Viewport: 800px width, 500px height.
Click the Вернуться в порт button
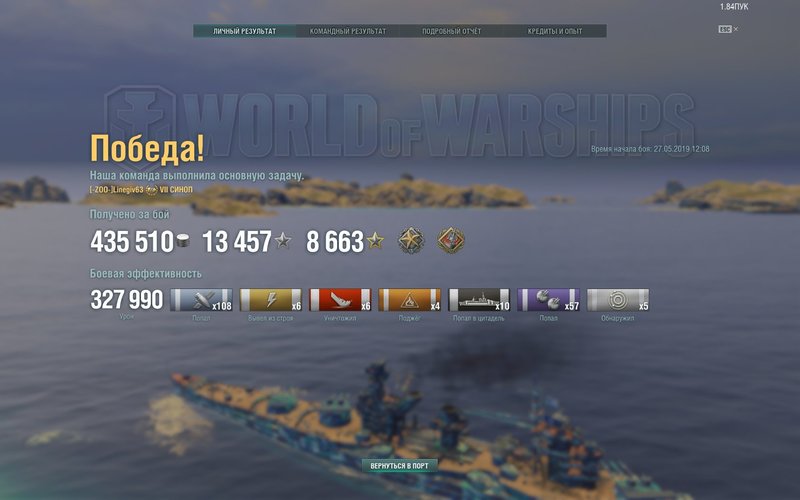pyautogui.click(x=399, y=466)
